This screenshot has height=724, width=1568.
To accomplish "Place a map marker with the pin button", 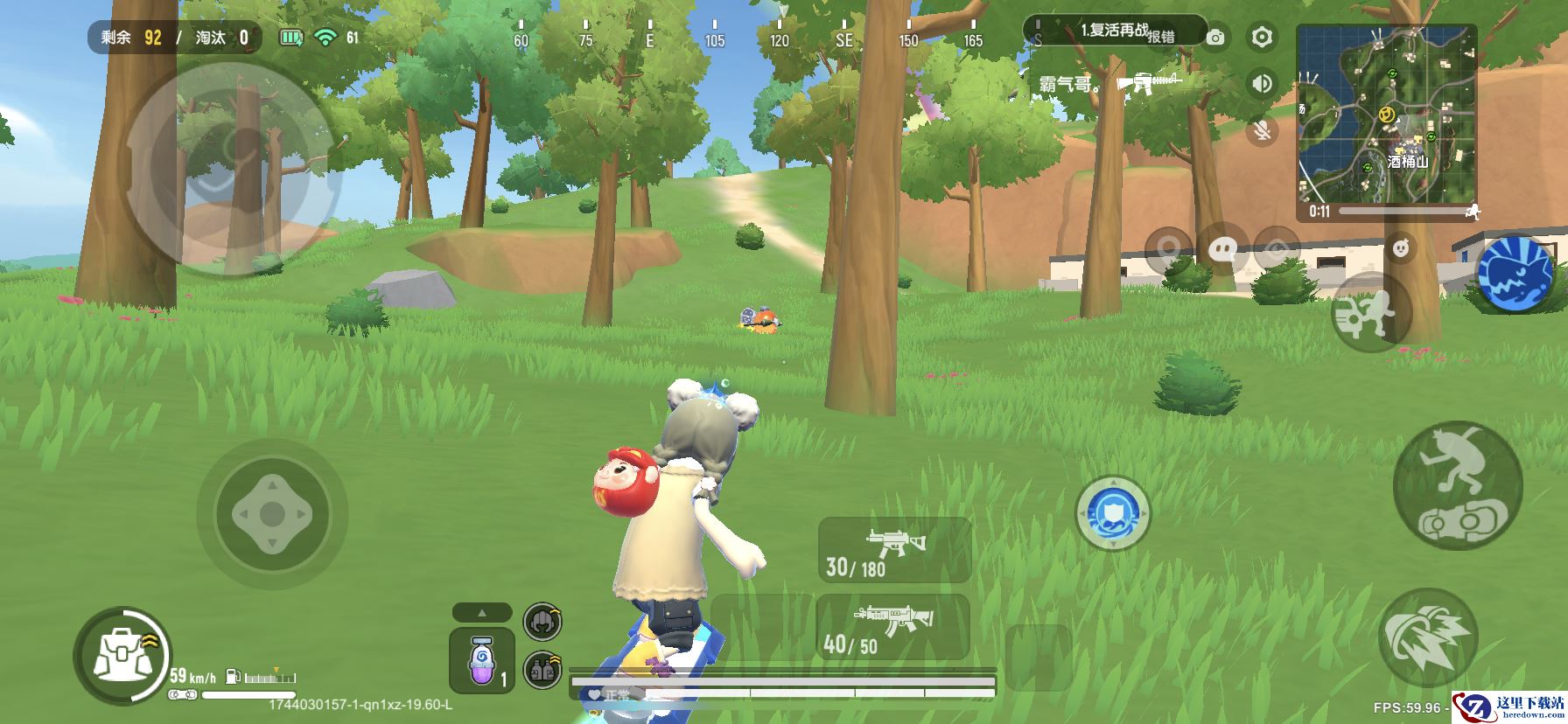I will [1167, 250].
